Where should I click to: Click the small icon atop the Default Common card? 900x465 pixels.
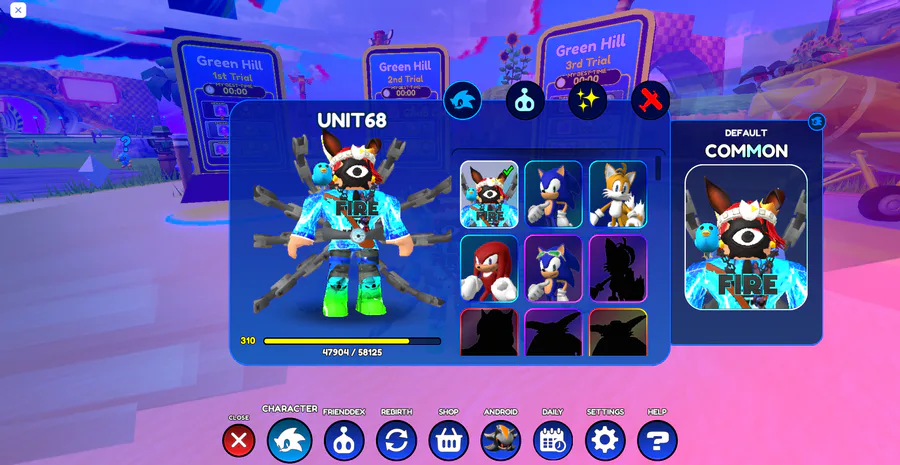[x=817, y=121]
